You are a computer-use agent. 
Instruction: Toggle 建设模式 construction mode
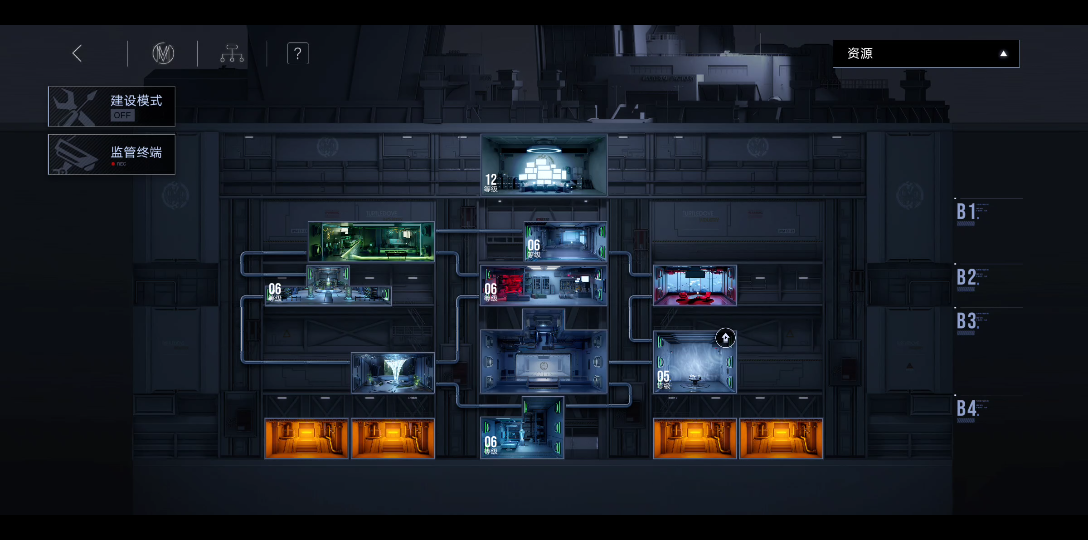pos(111,106)
